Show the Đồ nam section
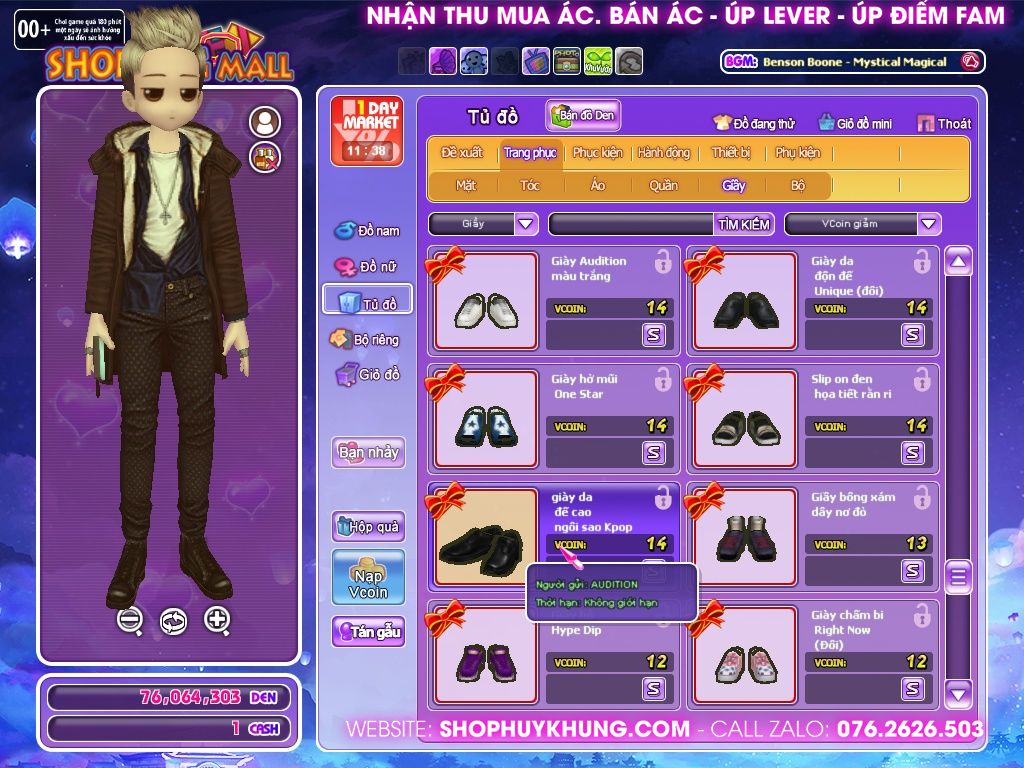The height and width of the screenshot is (768, 1024). (367, 231)
